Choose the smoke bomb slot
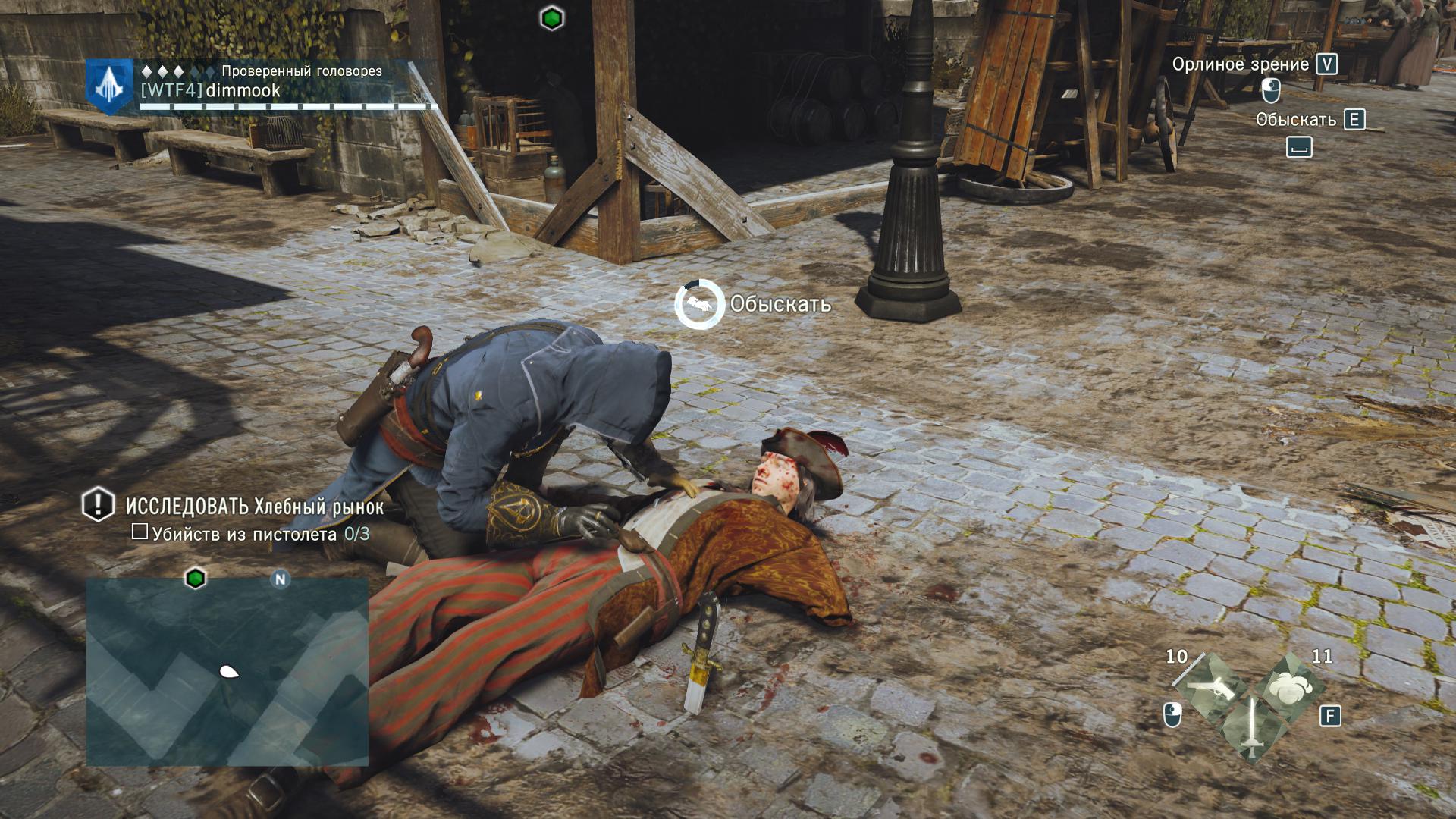1456x819 pixels. [1288, 687]
